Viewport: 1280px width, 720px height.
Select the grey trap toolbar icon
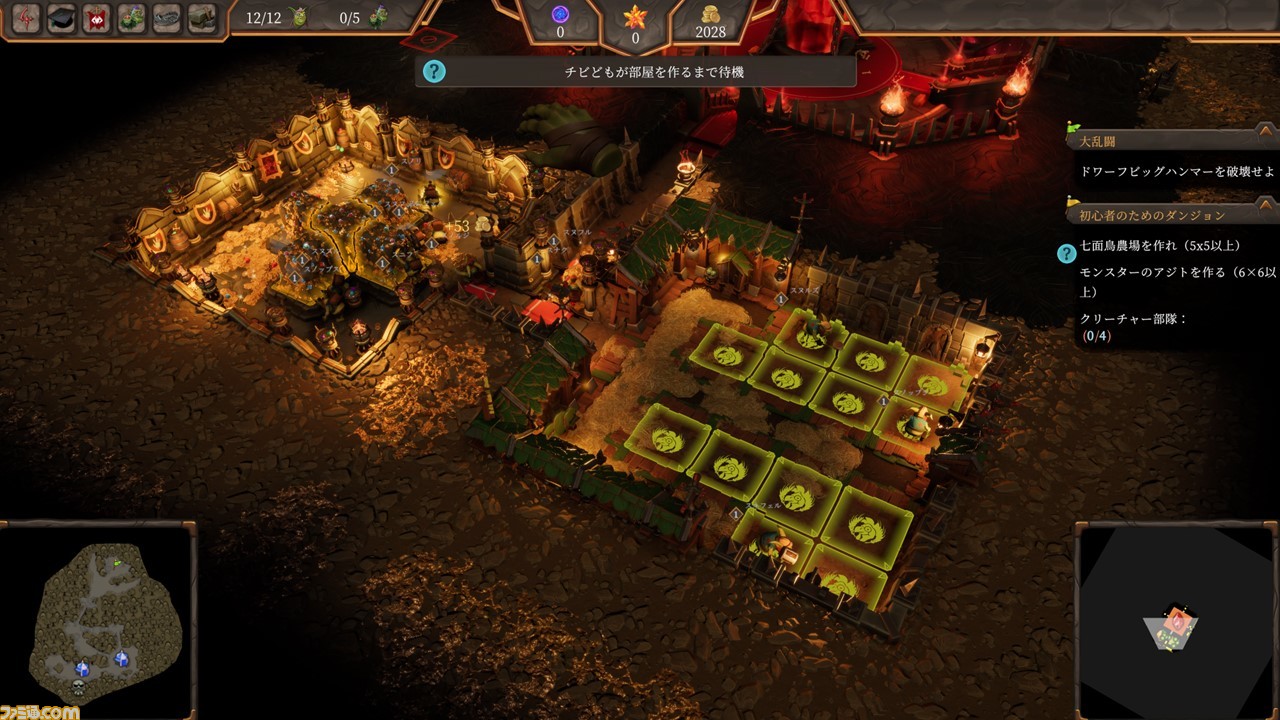click(x=167, y=18)
